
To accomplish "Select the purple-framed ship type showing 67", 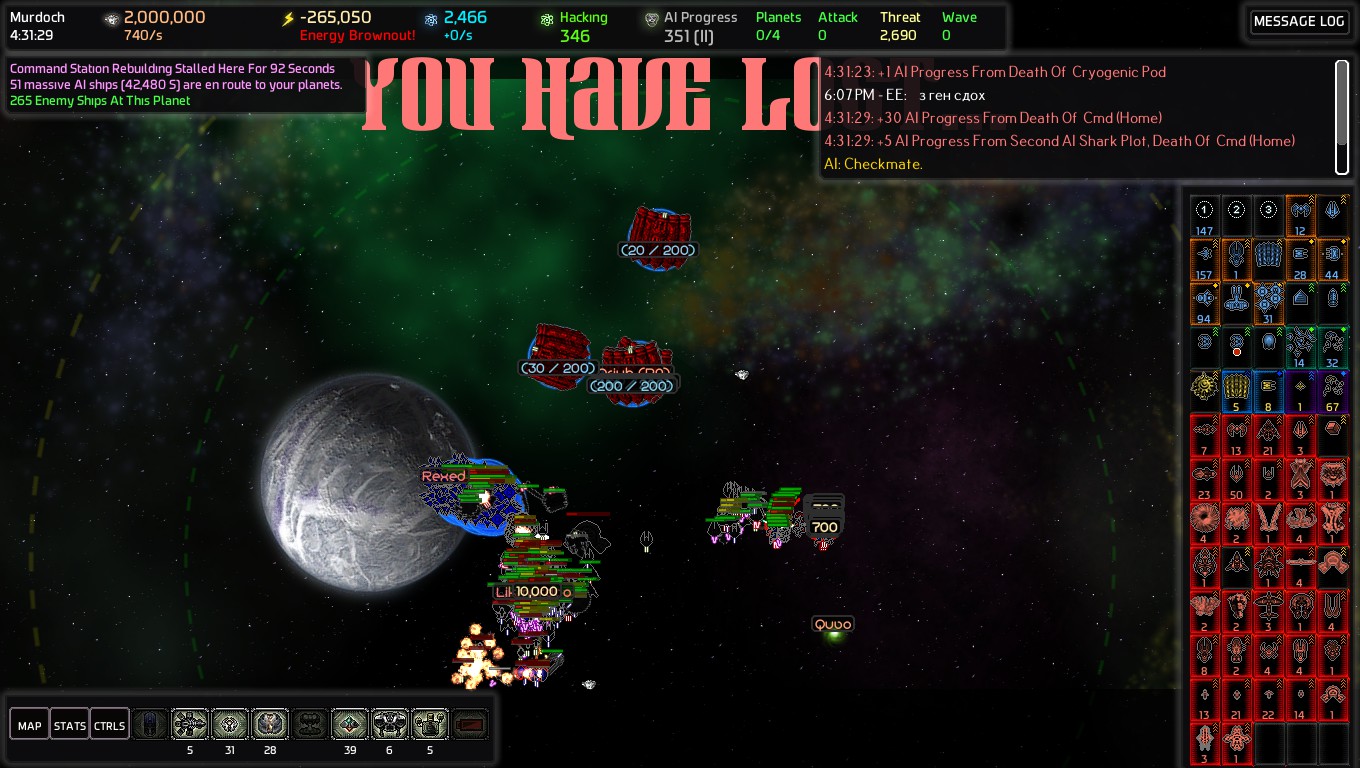I will click(1333, 391).
